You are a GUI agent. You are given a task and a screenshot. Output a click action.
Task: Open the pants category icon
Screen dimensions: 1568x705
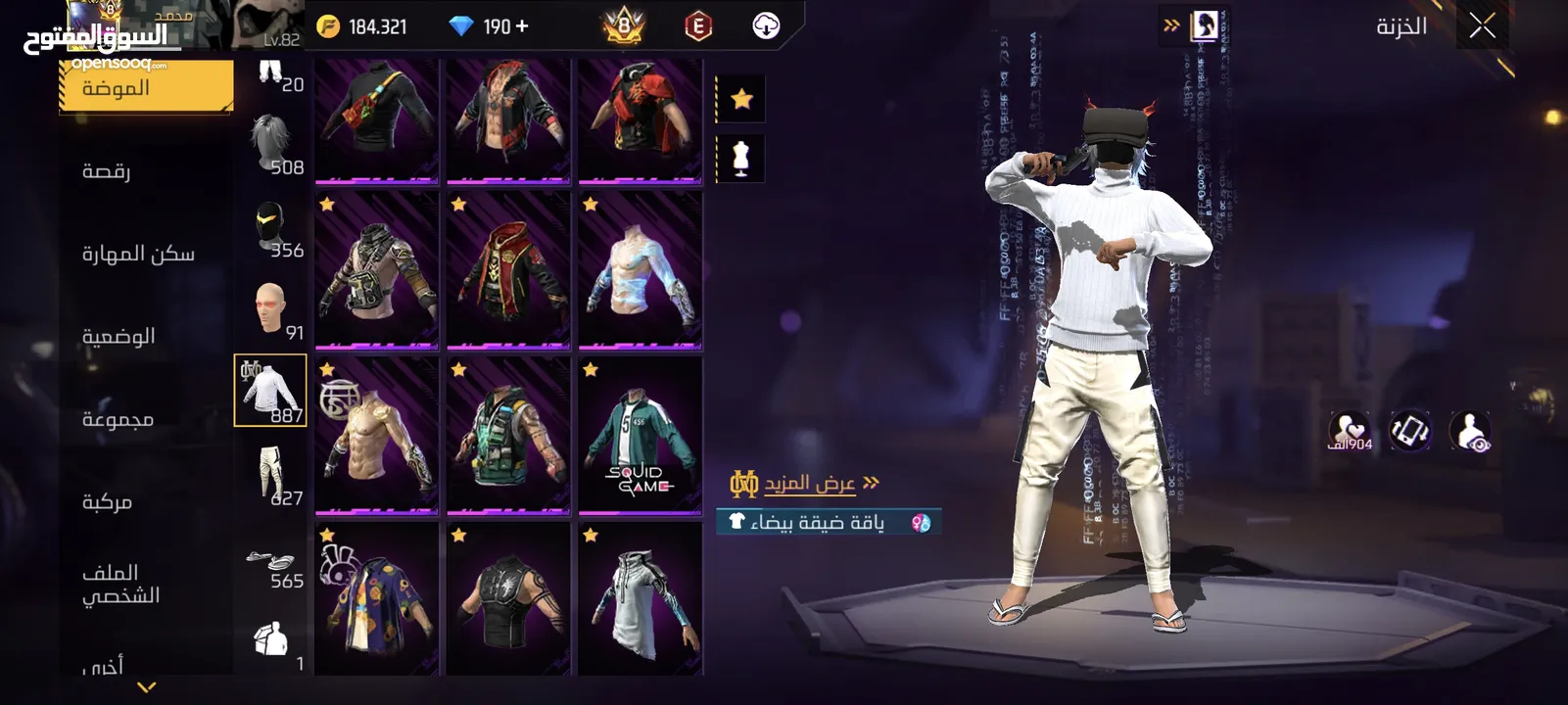click(x=271, y=476)
